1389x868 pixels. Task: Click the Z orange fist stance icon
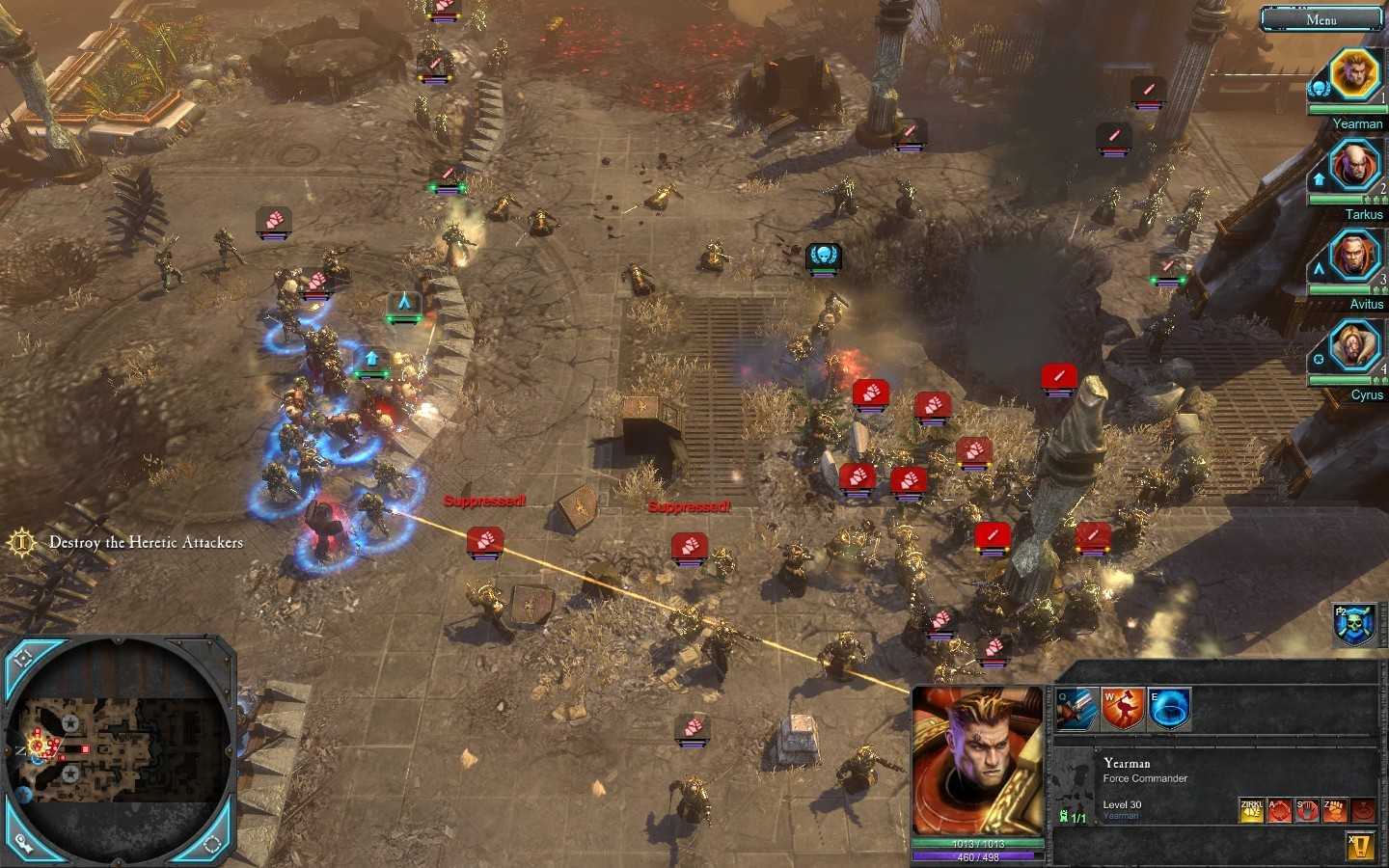[x=1335, y=810]
